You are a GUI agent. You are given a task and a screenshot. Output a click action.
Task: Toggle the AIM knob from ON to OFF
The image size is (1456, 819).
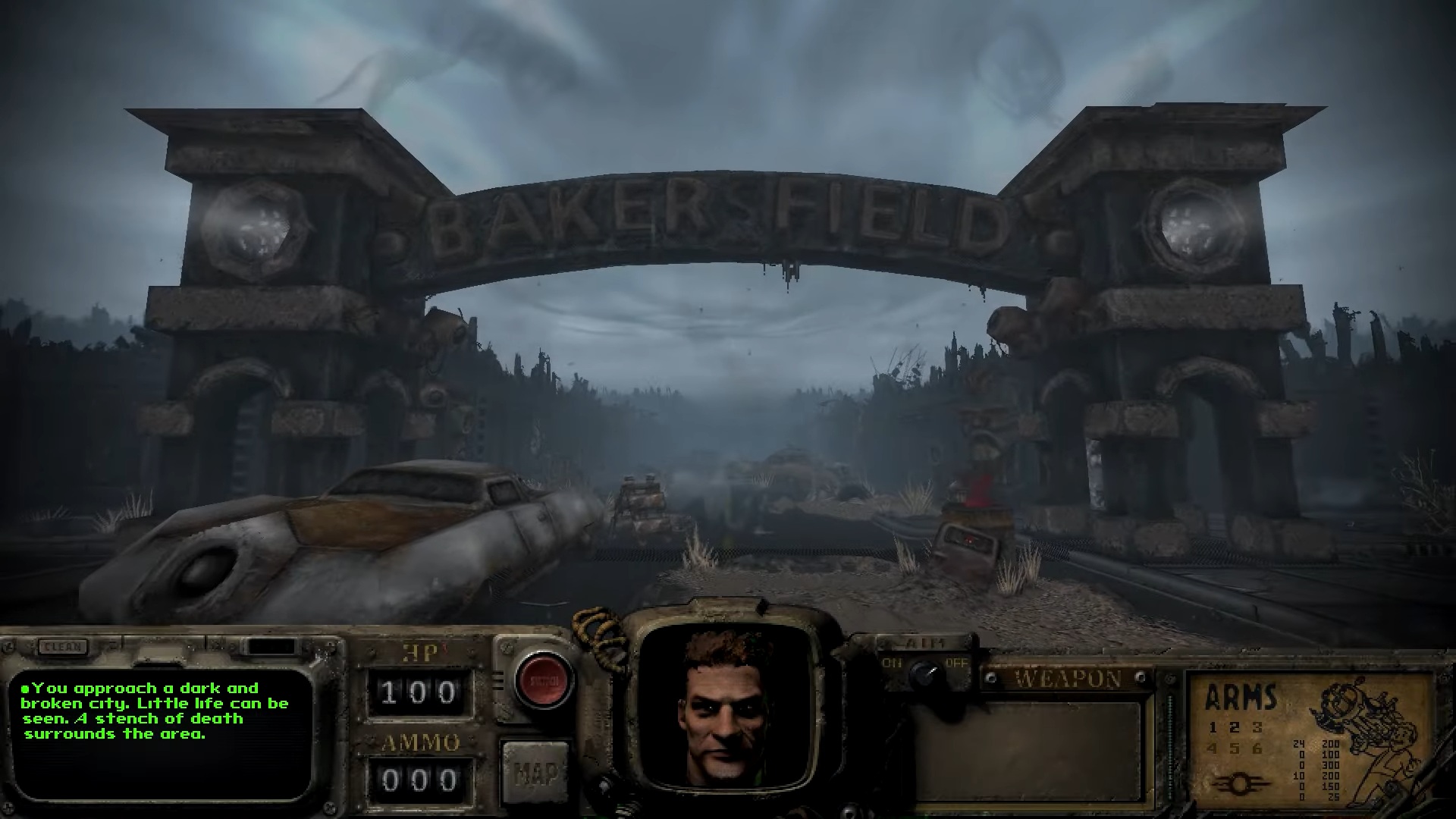924,673
